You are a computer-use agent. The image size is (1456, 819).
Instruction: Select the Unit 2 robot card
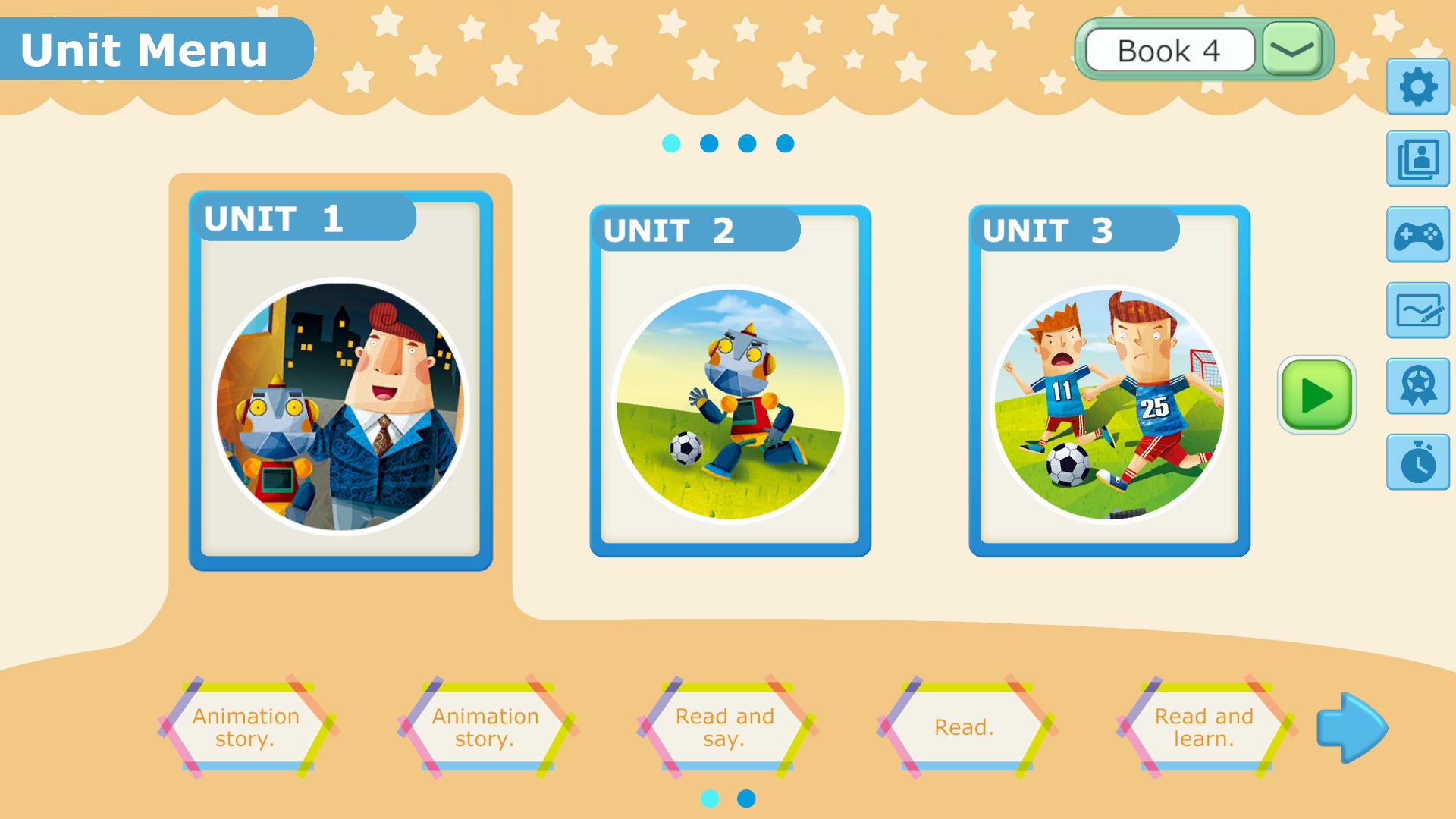point(730,381)
